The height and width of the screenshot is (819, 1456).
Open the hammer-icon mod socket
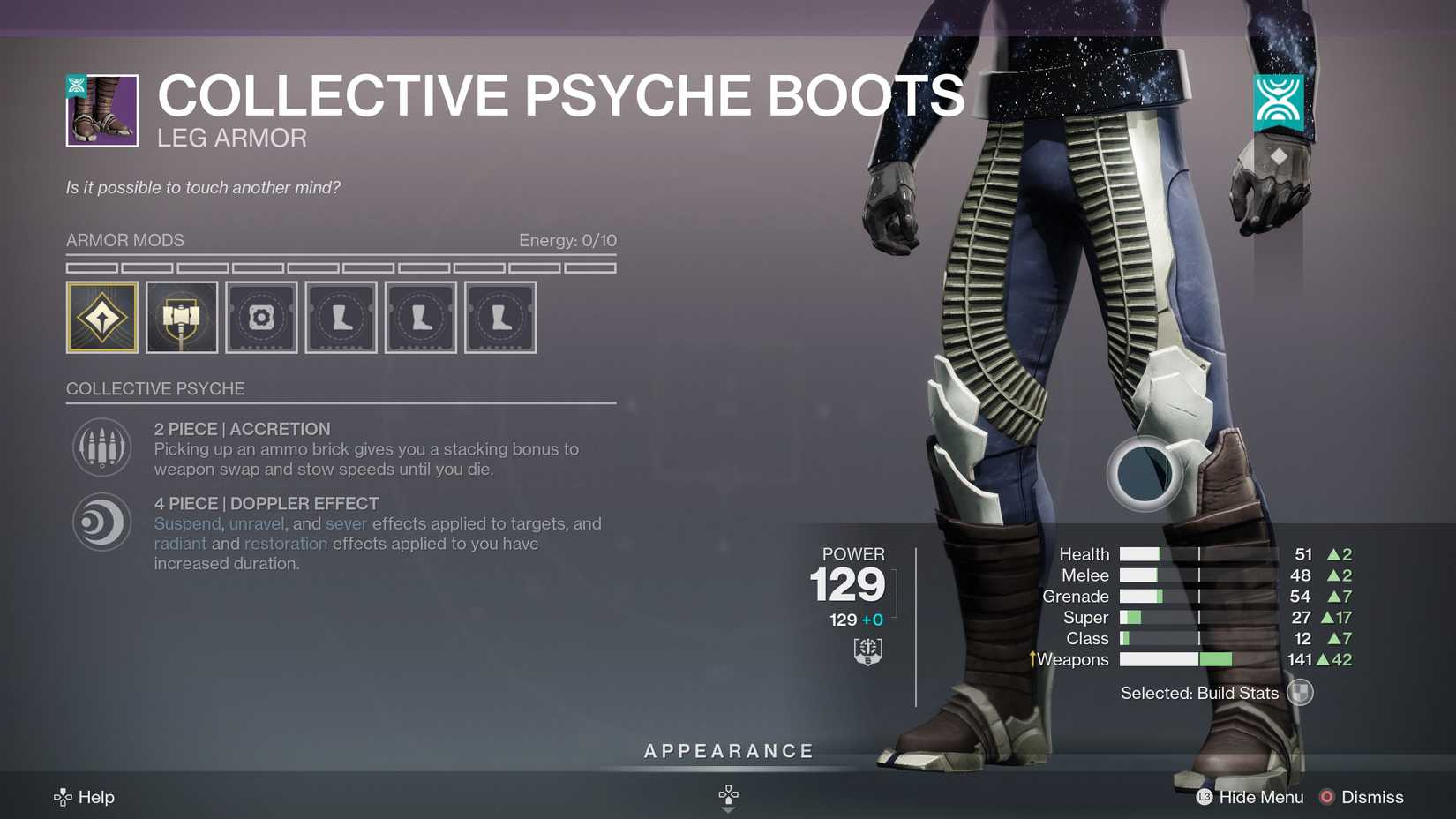coord(182,316)
